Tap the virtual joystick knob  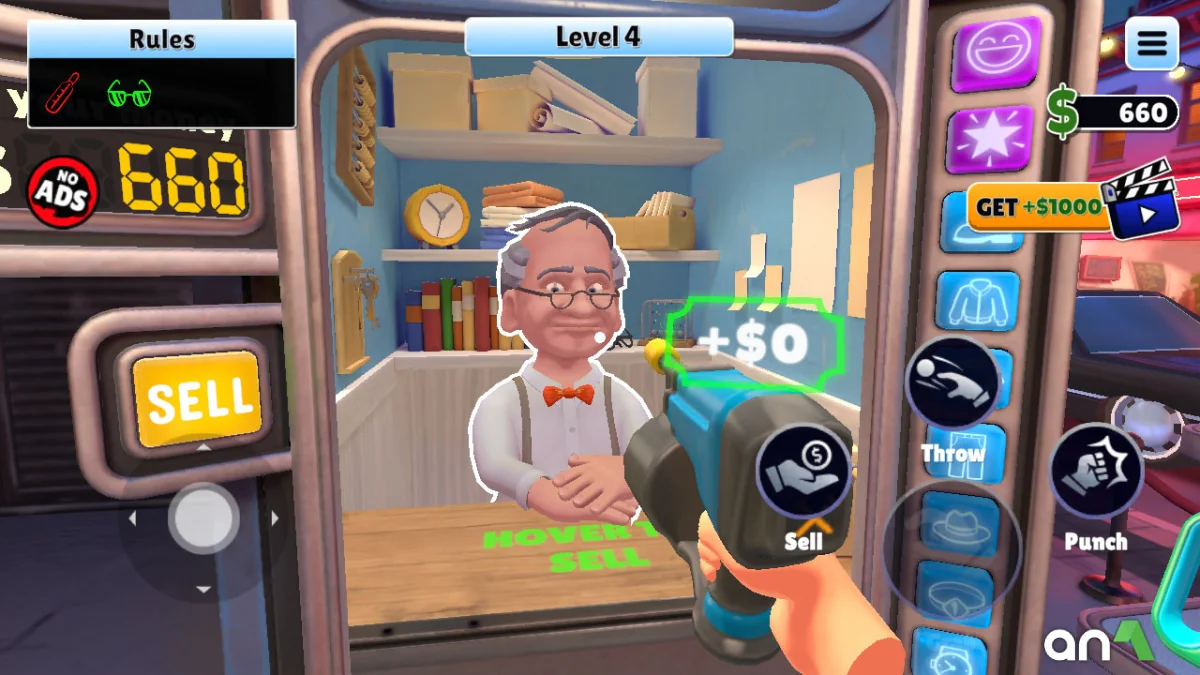203,518
